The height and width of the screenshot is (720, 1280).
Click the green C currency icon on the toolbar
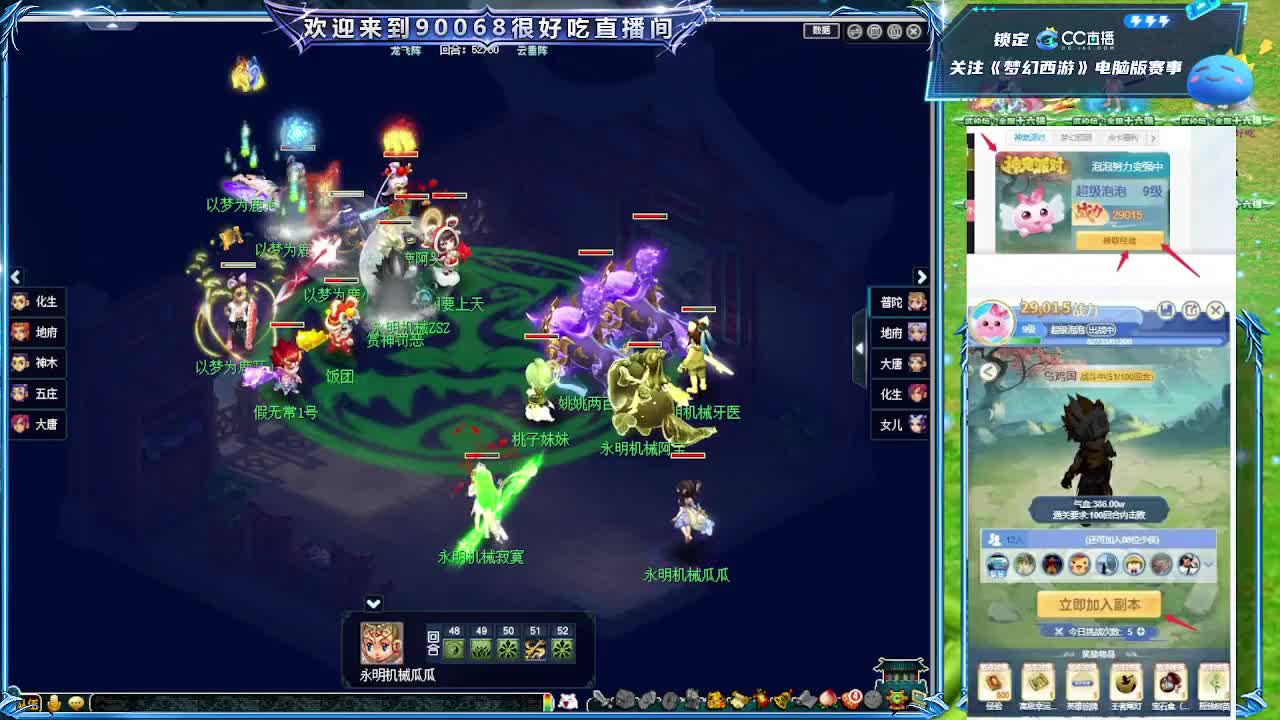coord(896,697)
